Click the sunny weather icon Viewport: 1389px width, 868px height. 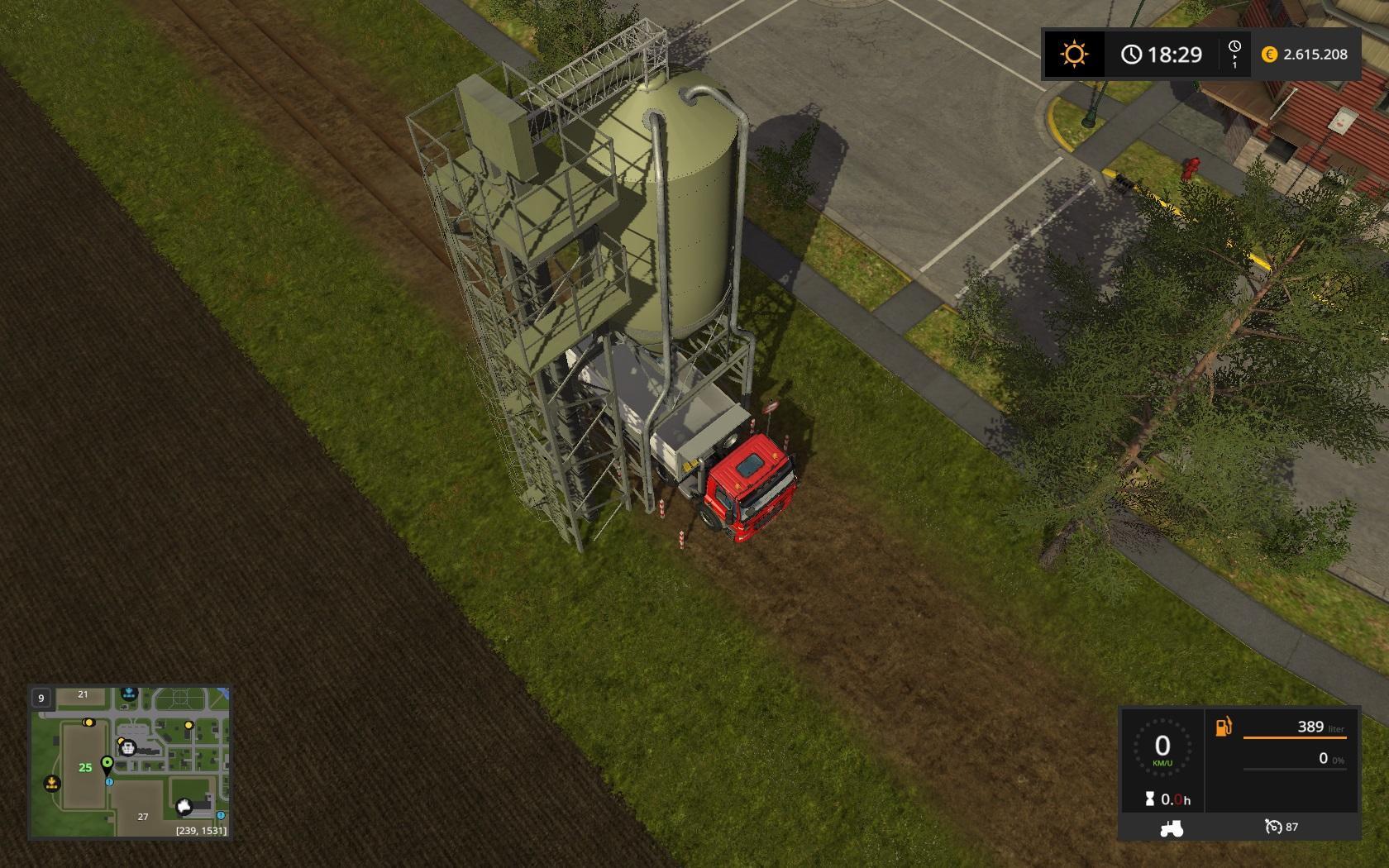1074,55
